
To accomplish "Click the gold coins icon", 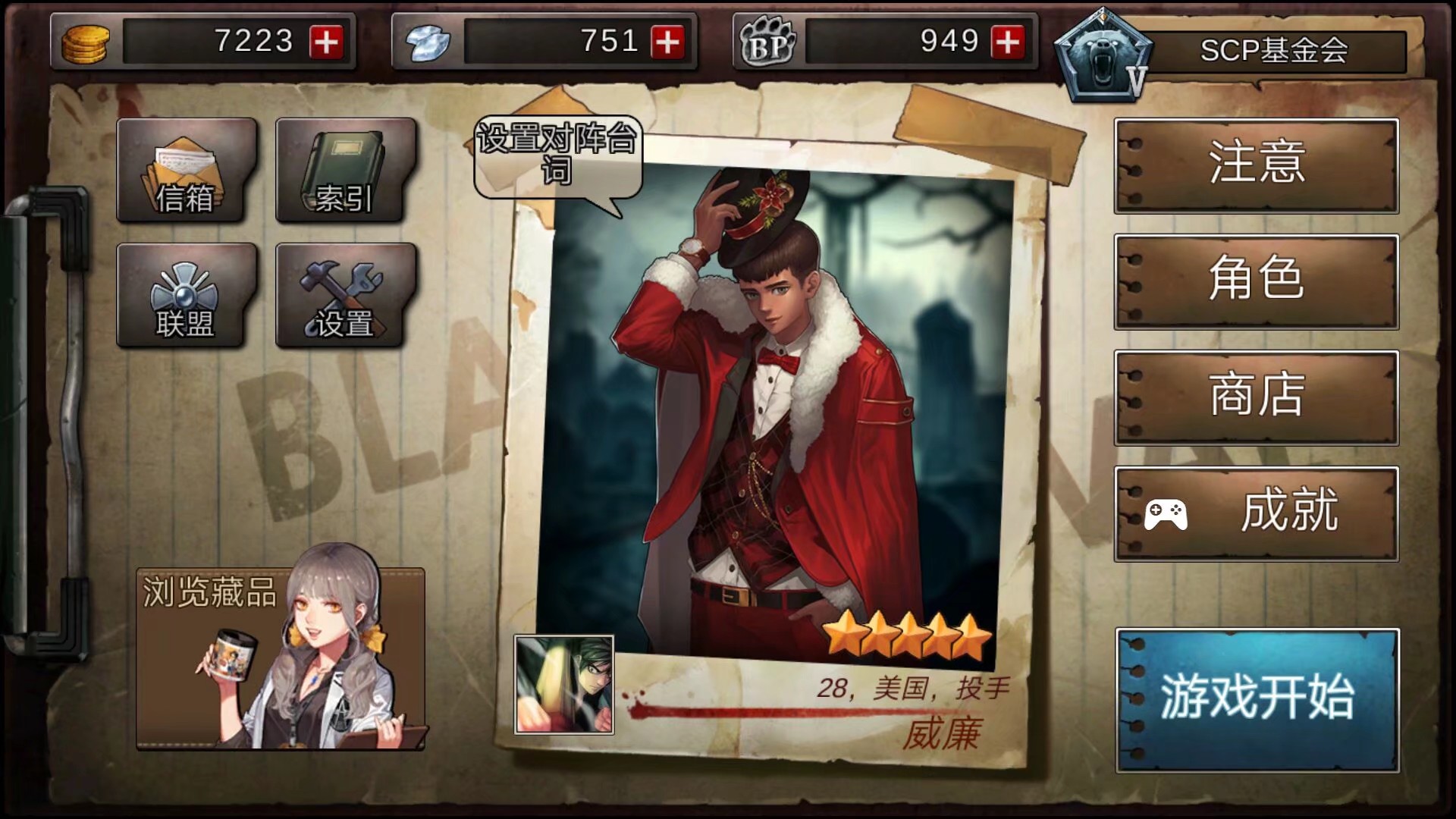I will [85, 42].
